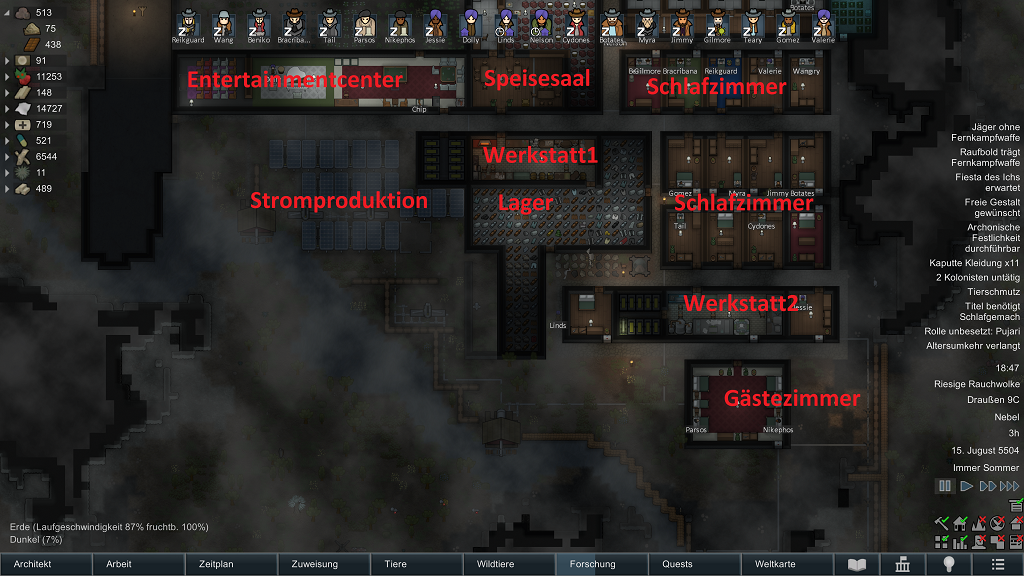
Task: Toggle the roof overlay house icon
Action: tap(1016, 522)
